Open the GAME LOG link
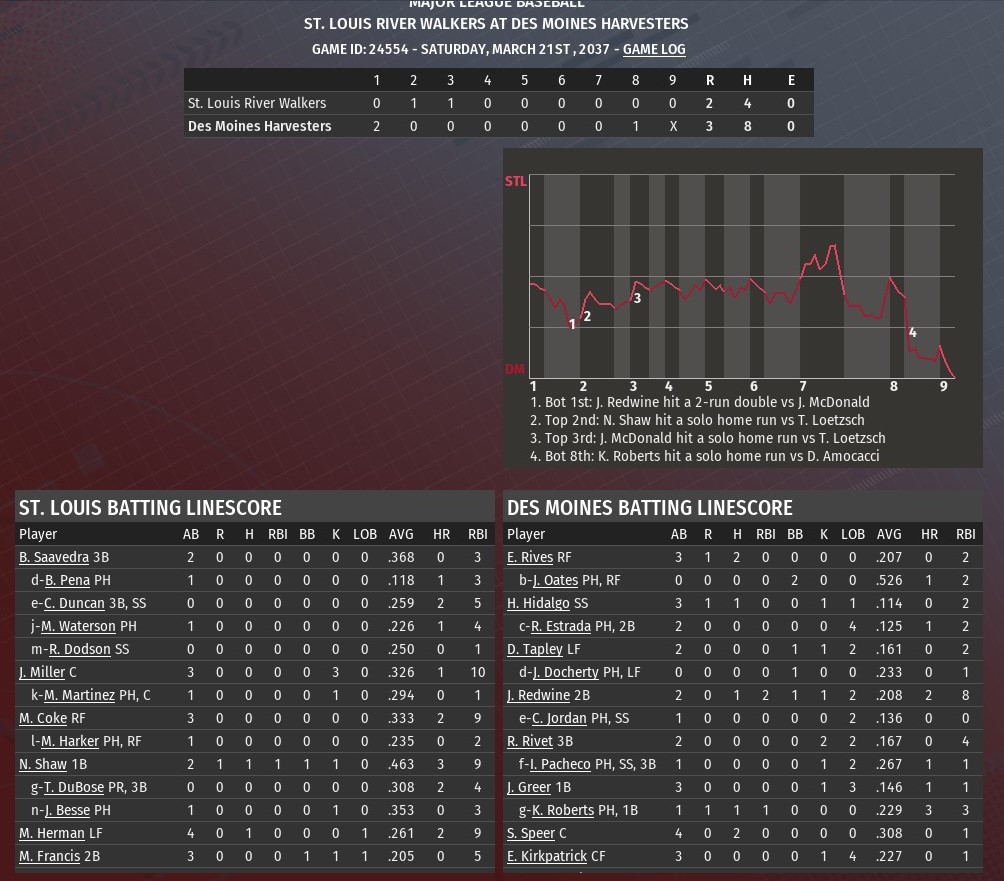This screenshot has height=881, width=1004. point(654,49)
